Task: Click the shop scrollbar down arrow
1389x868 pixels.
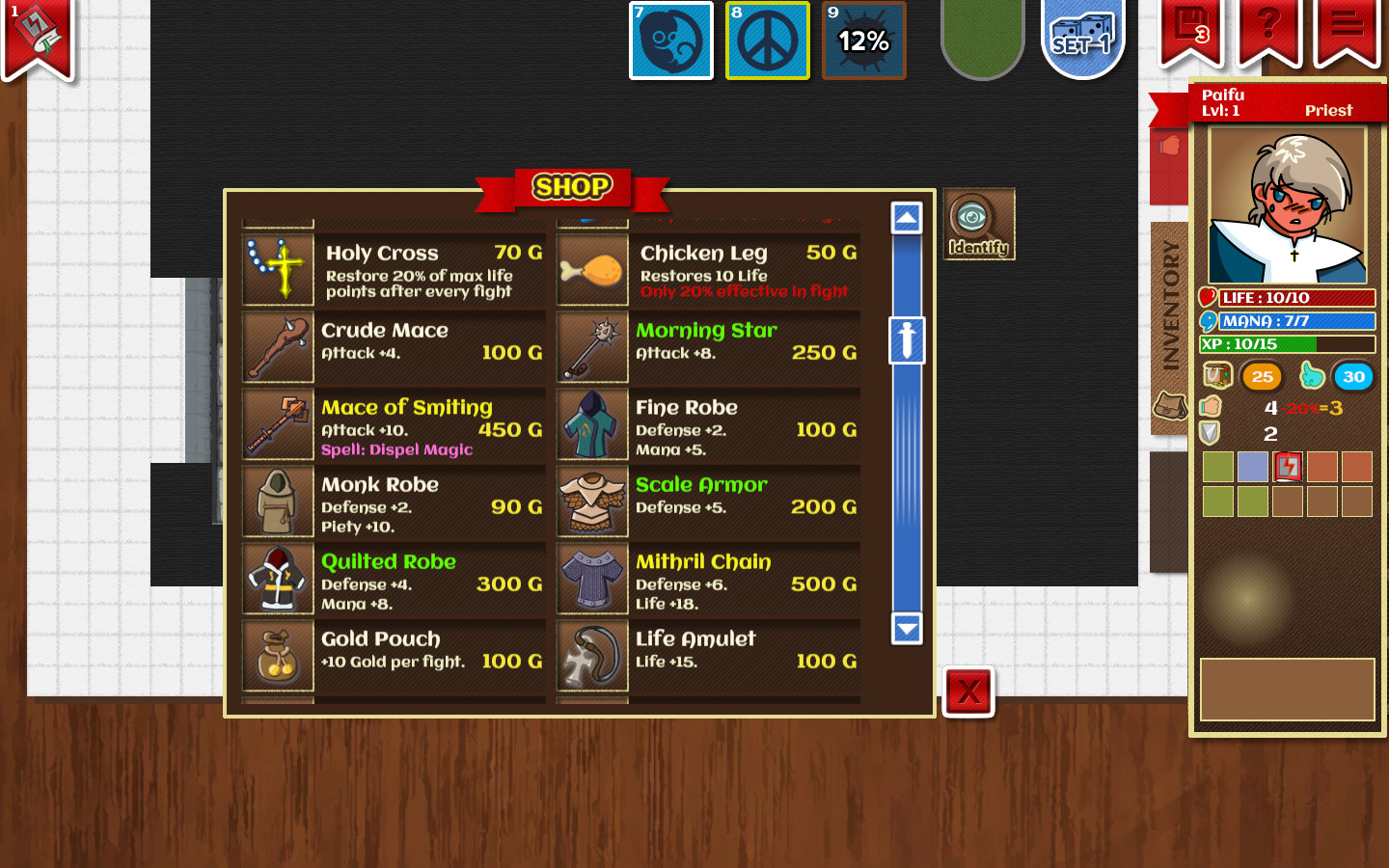Action: coord(905,629)
